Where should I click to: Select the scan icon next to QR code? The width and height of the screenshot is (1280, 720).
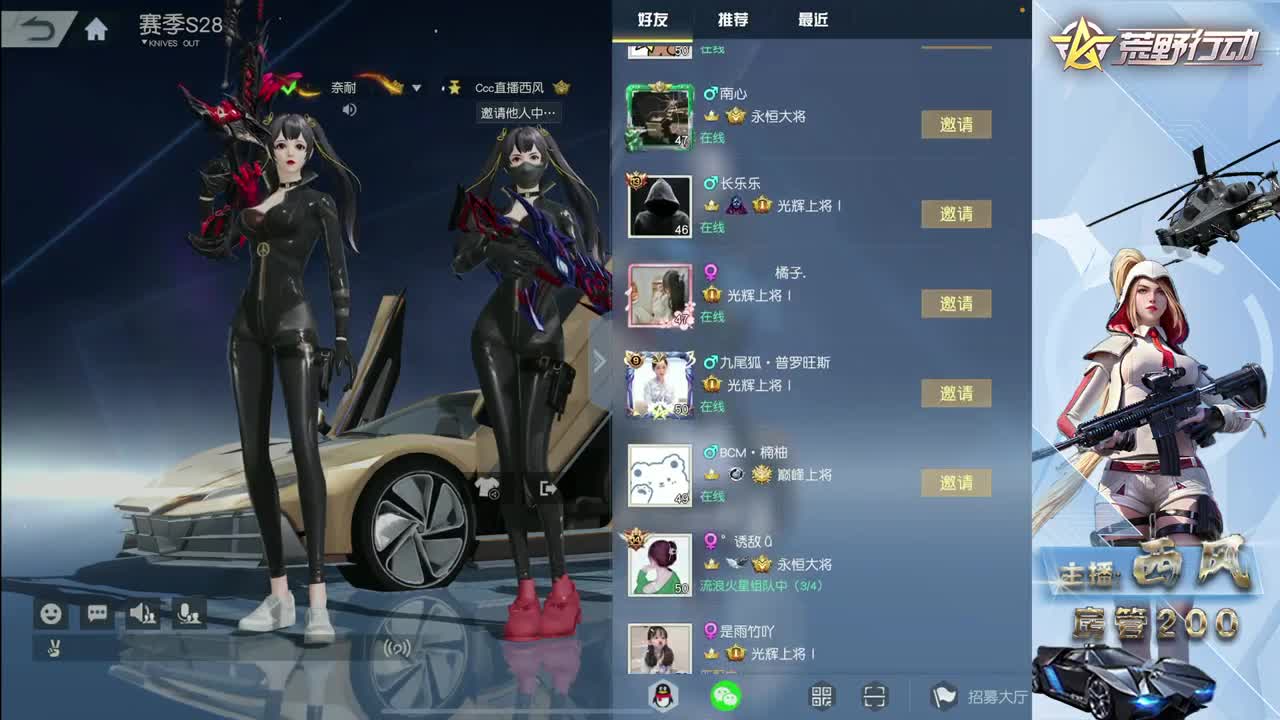873,698
